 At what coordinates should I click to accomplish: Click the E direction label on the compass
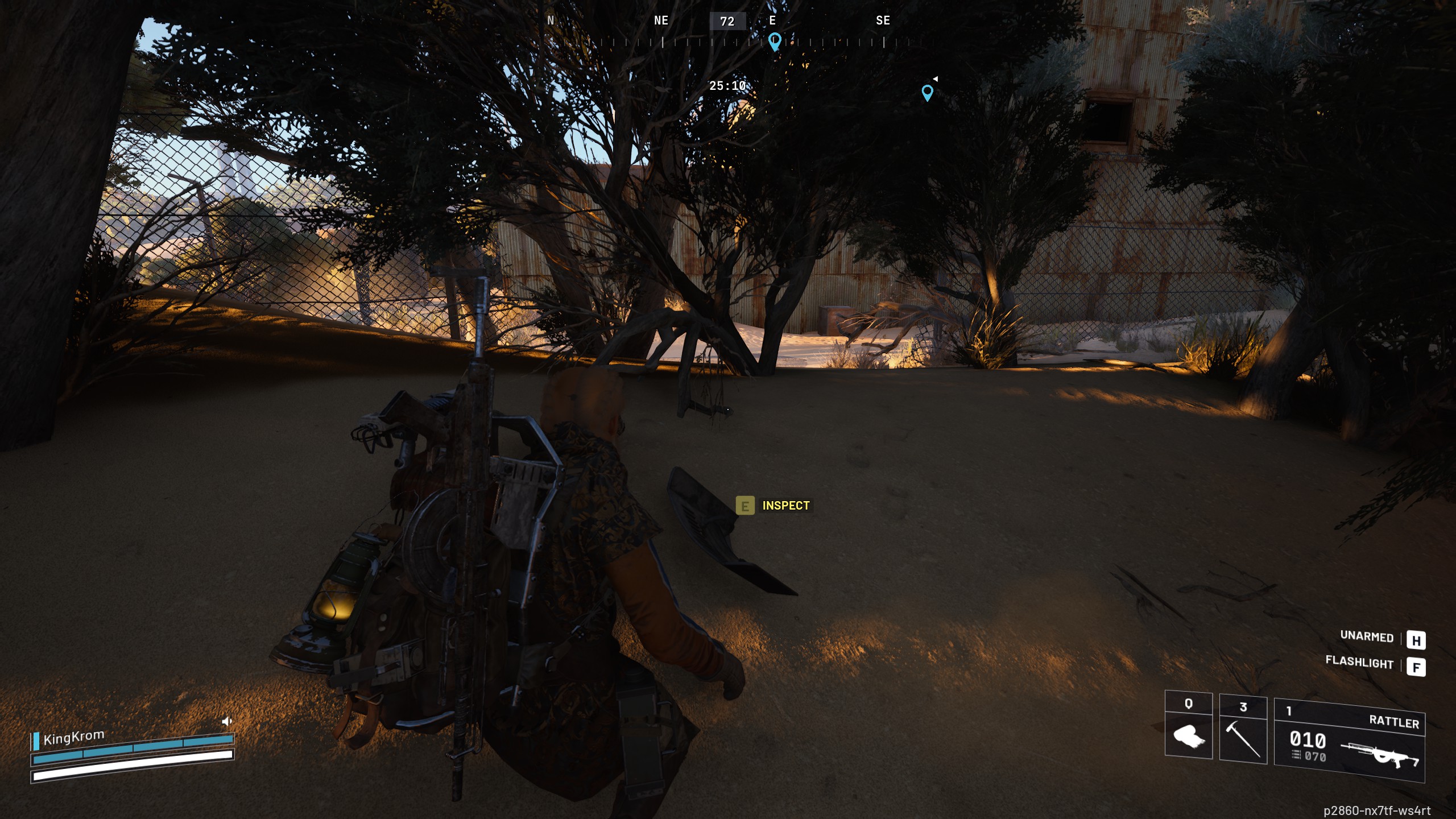pos(772,20)
